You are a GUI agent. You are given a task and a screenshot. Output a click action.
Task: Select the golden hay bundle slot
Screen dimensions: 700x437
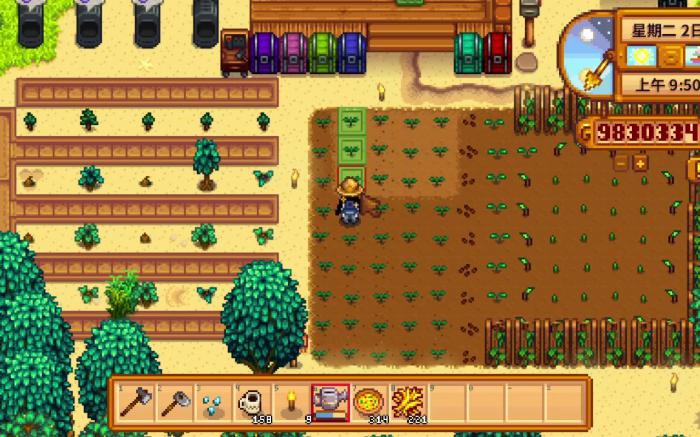tap(407, 402)
